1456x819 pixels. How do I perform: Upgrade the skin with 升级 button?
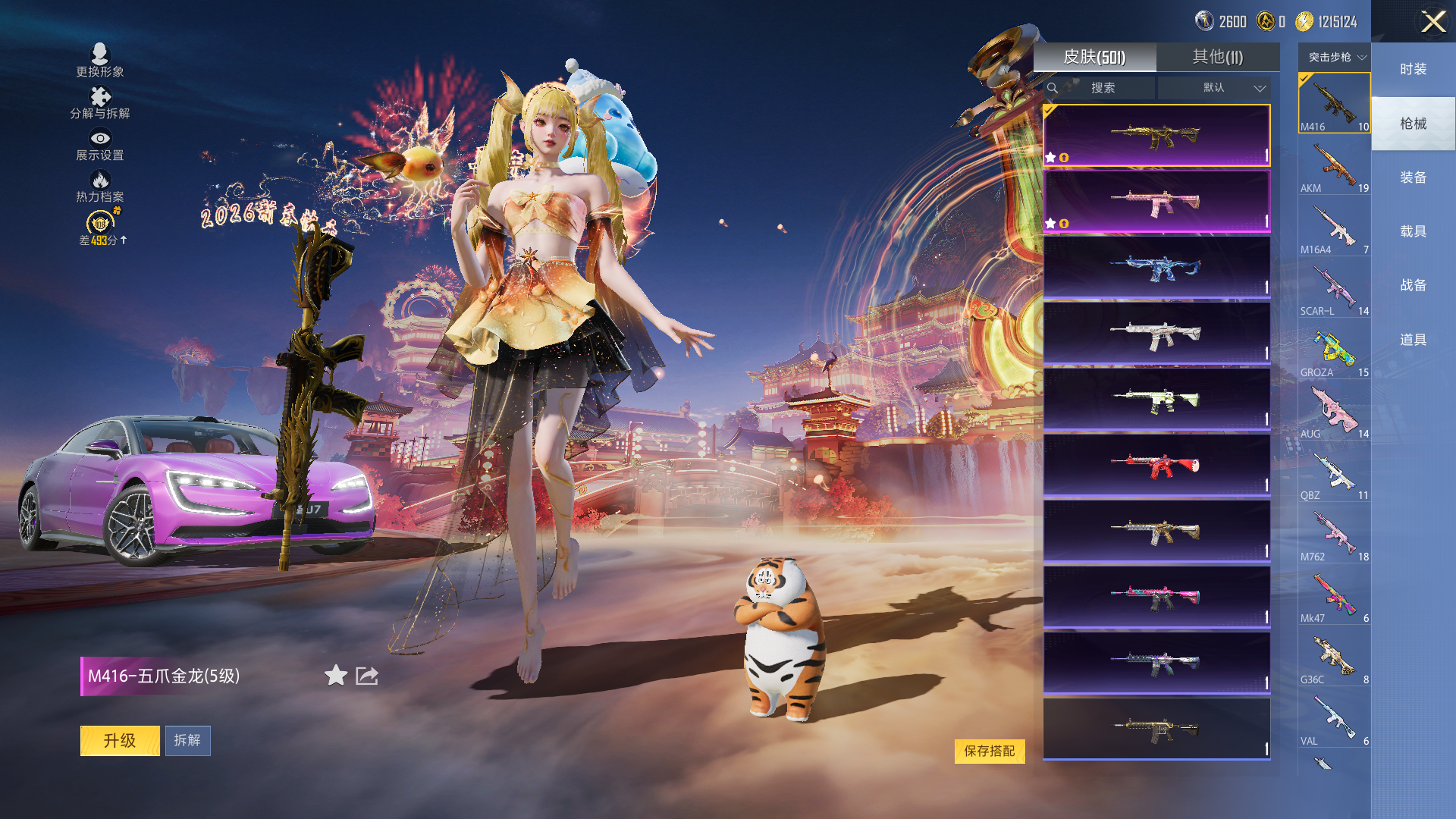pyautogui.click(x=120, y=741)
